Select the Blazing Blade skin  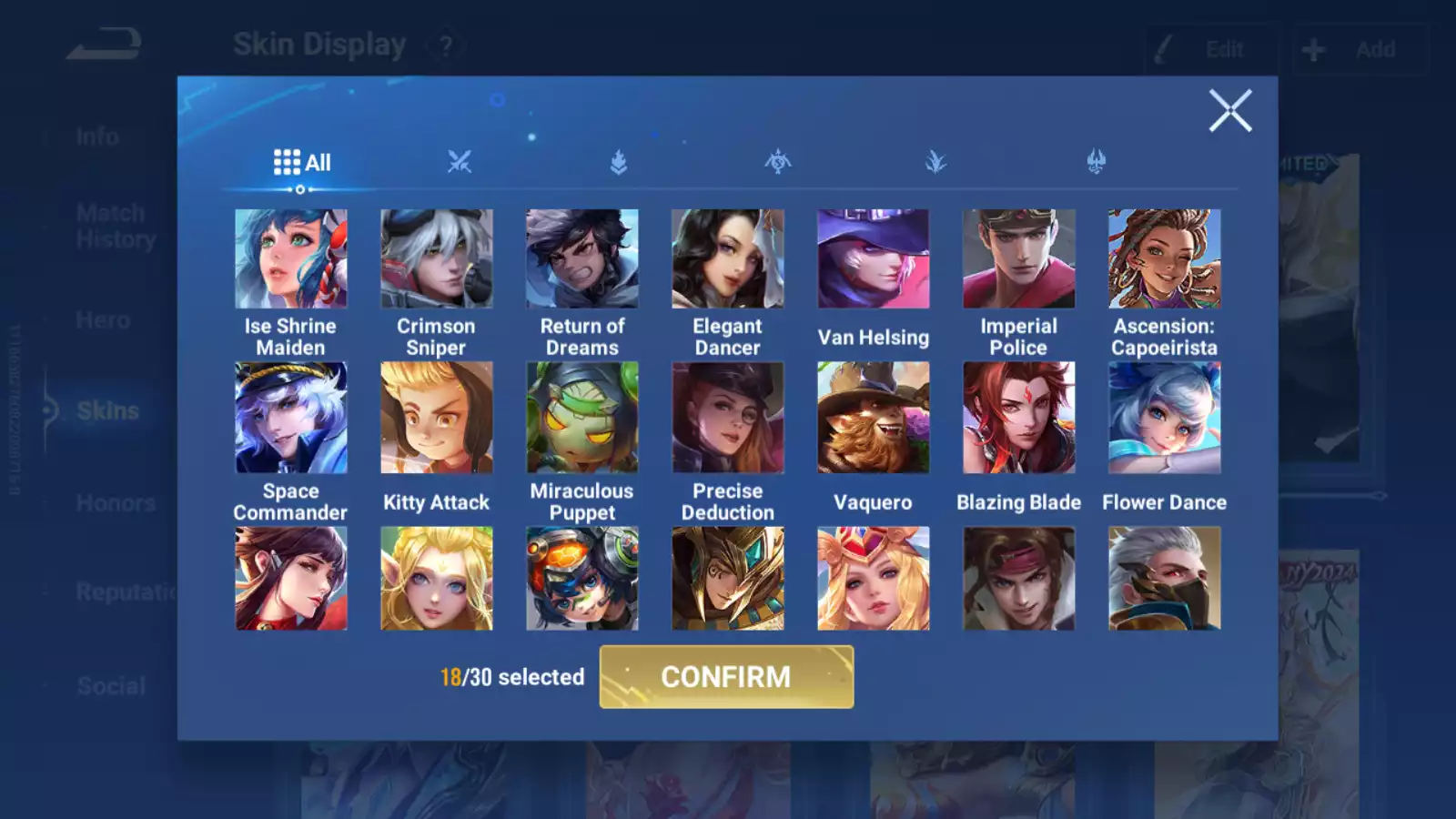[1019, 418]
